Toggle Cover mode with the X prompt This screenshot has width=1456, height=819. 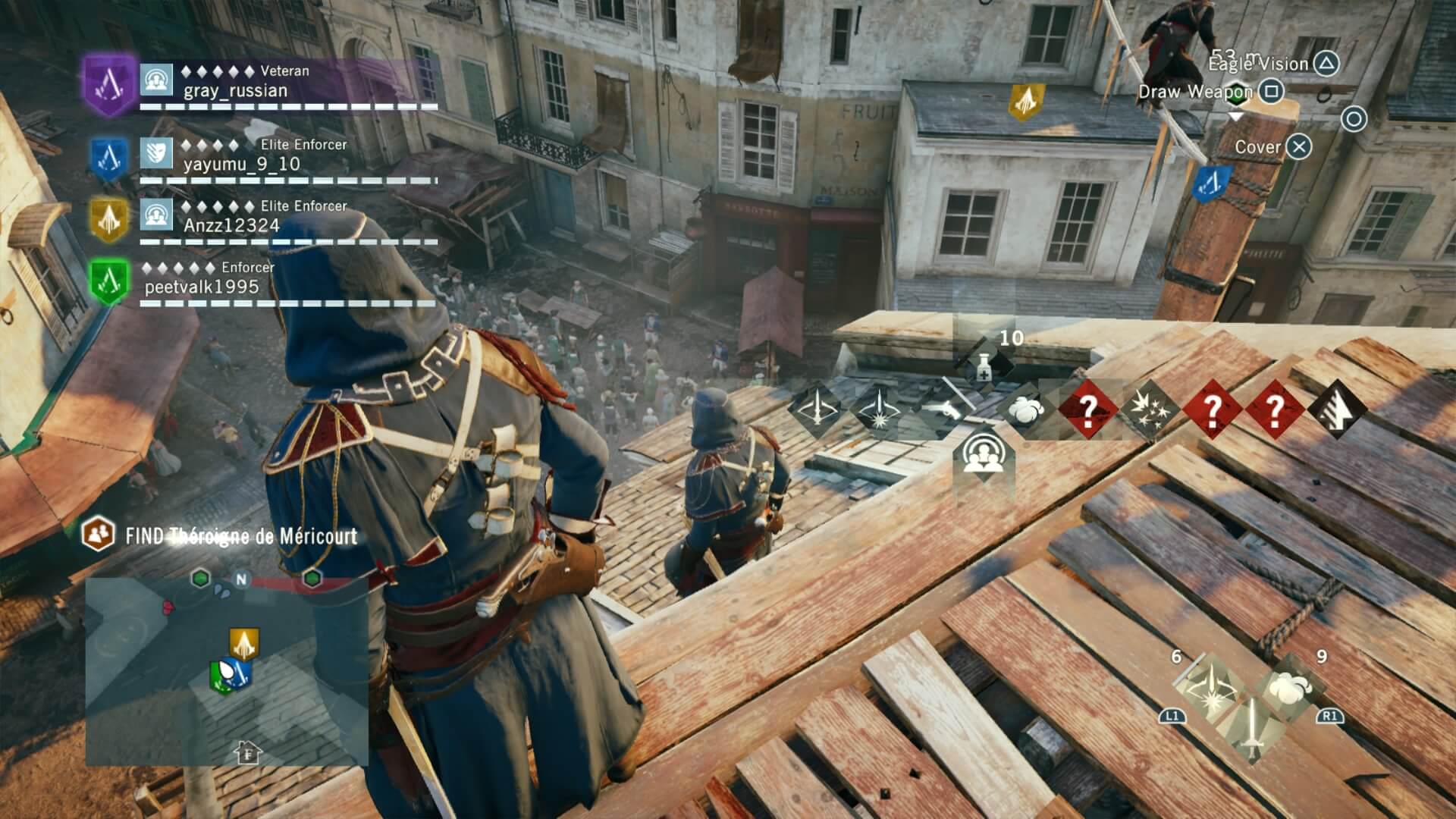[x=1299, y=147]
